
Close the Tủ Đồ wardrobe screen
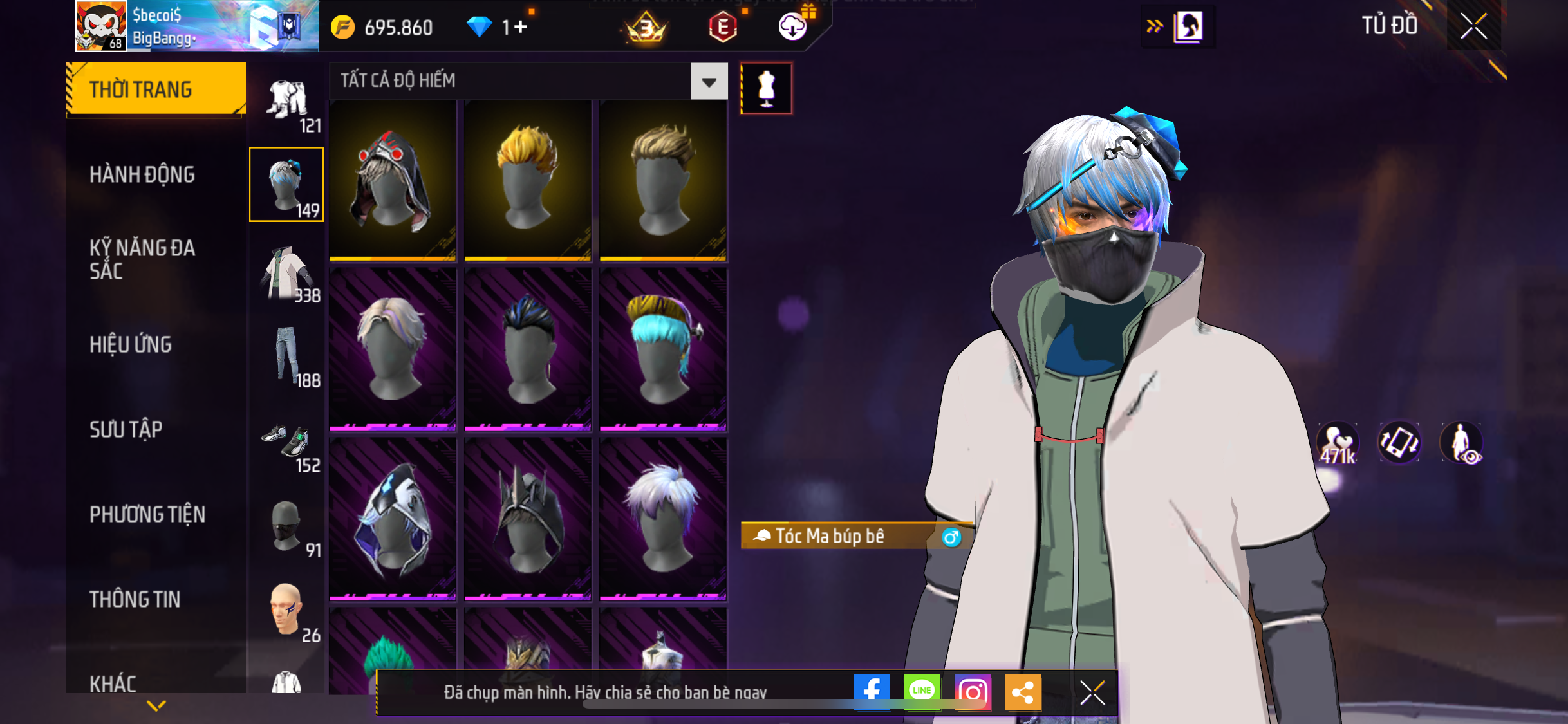pyautogui.click(x=1473, y=26)
